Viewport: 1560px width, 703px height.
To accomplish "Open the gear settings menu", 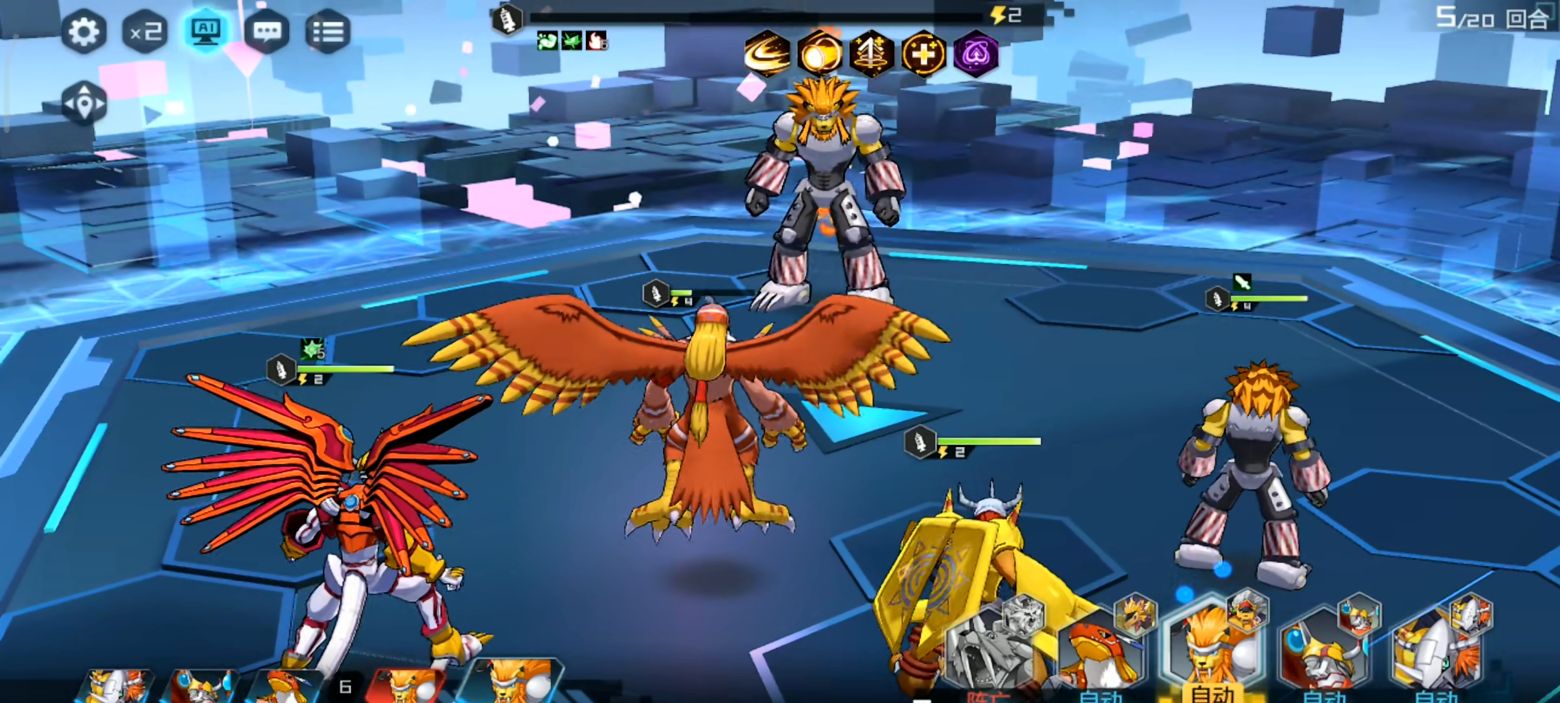I will click(84, 32).
